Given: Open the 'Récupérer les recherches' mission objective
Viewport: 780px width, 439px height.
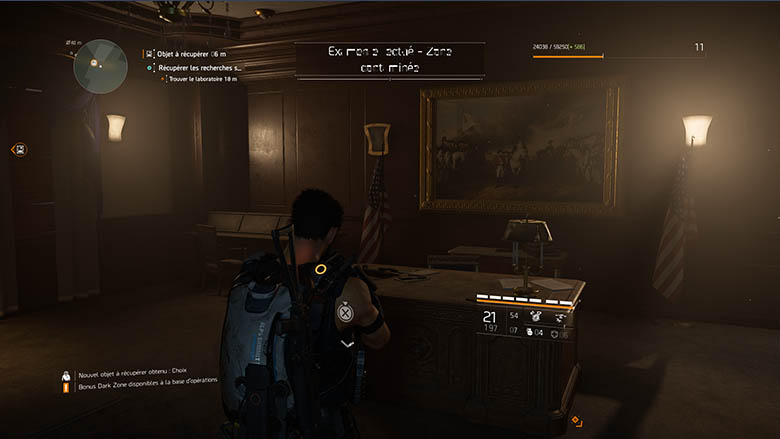Looking at the screenshot, I should (199, 67).
